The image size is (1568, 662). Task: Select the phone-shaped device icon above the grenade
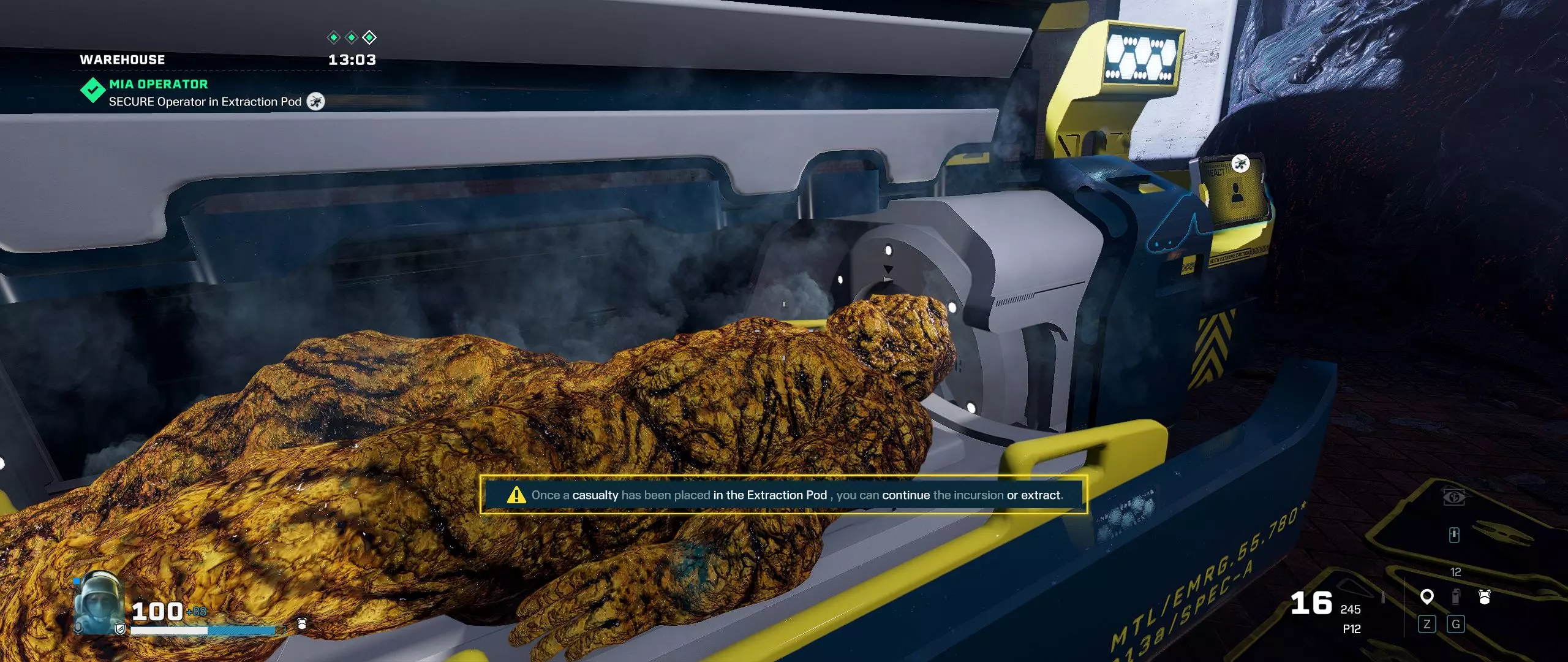(x=1454, y=535)
